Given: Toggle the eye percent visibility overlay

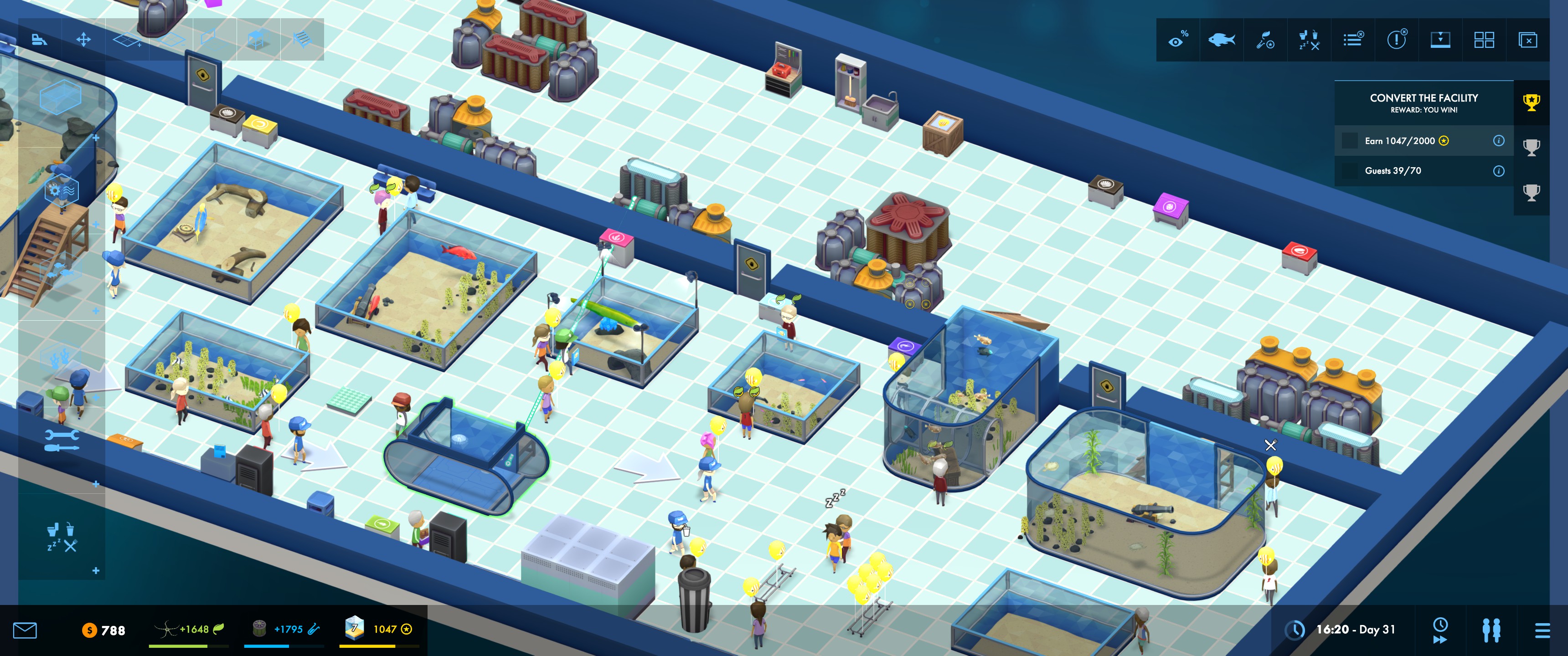Looking at the screenshot, I should [1178, 40].
